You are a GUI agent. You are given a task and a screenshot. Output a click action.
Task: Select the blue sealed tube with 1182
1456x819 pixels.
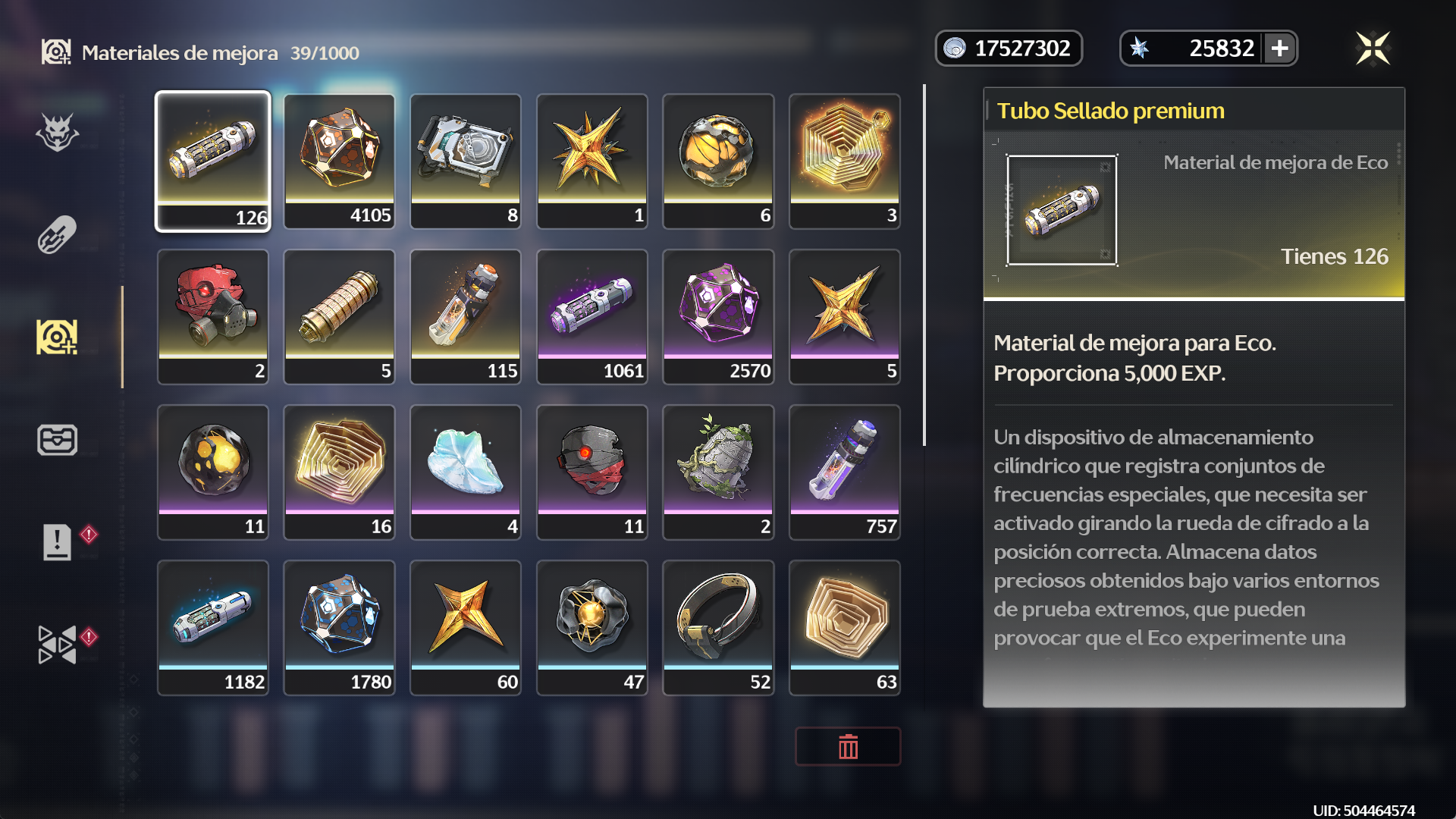click(213, 627)
